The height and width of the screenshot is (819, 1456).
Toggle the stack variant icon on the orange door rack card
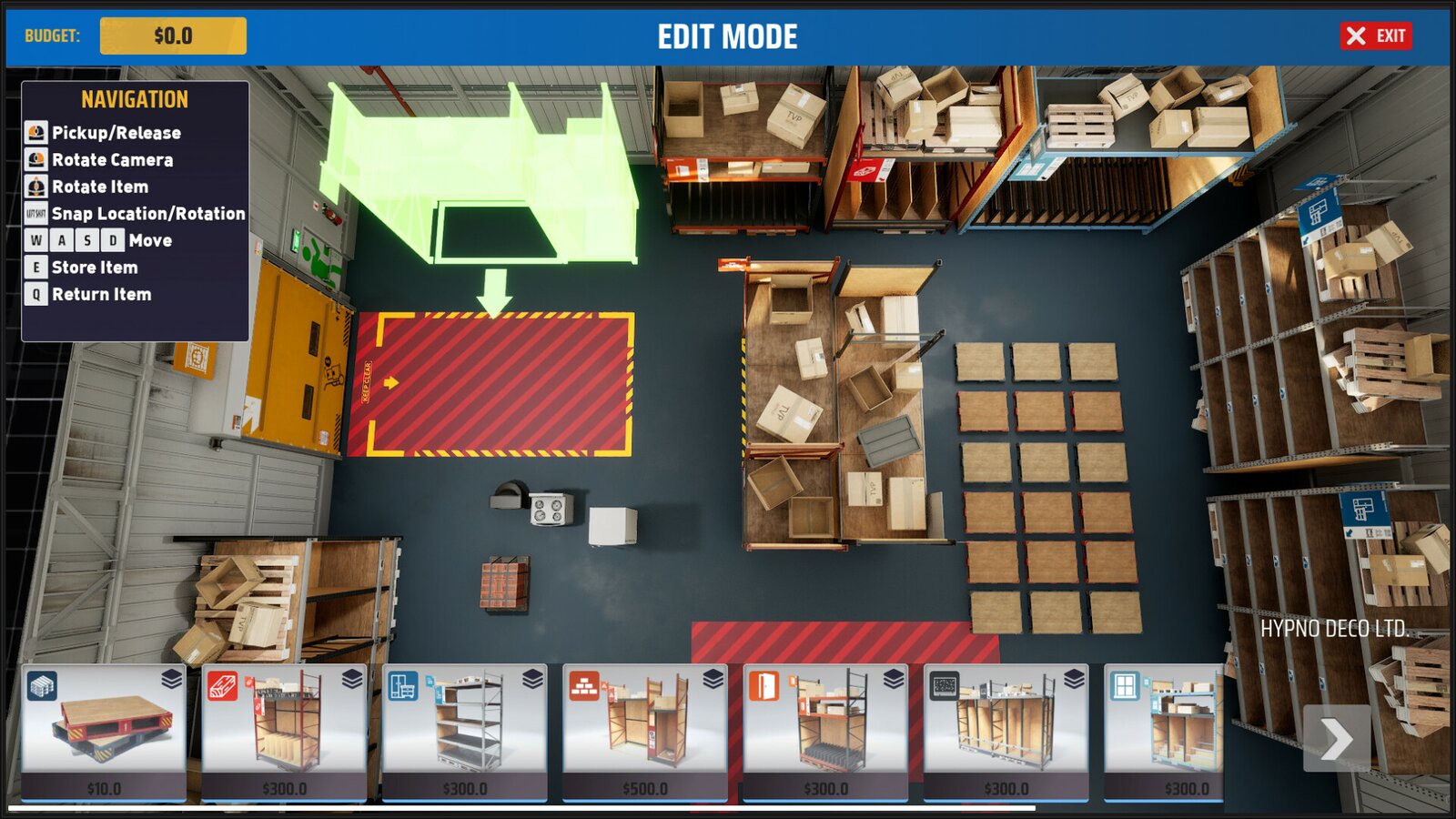(892, 681)
